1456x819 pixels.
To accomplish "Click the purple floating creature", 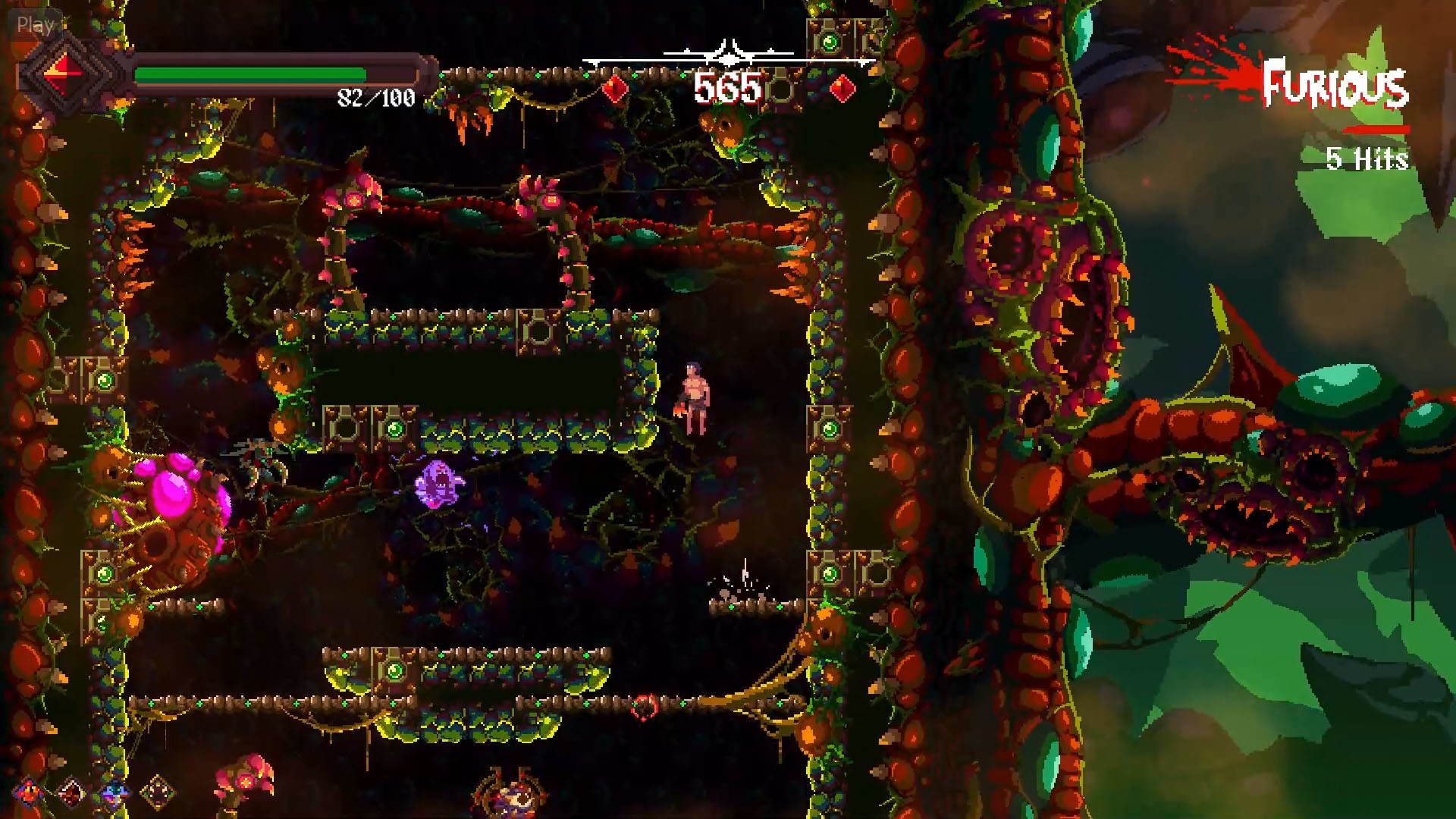I will (x=436, y=485).
